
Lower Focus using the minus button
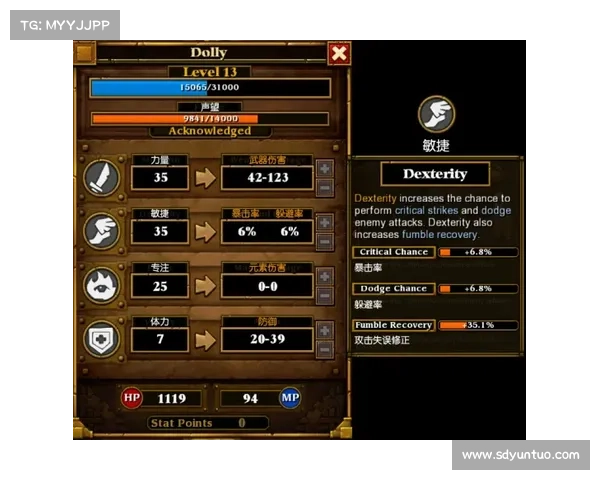point(325,294)
